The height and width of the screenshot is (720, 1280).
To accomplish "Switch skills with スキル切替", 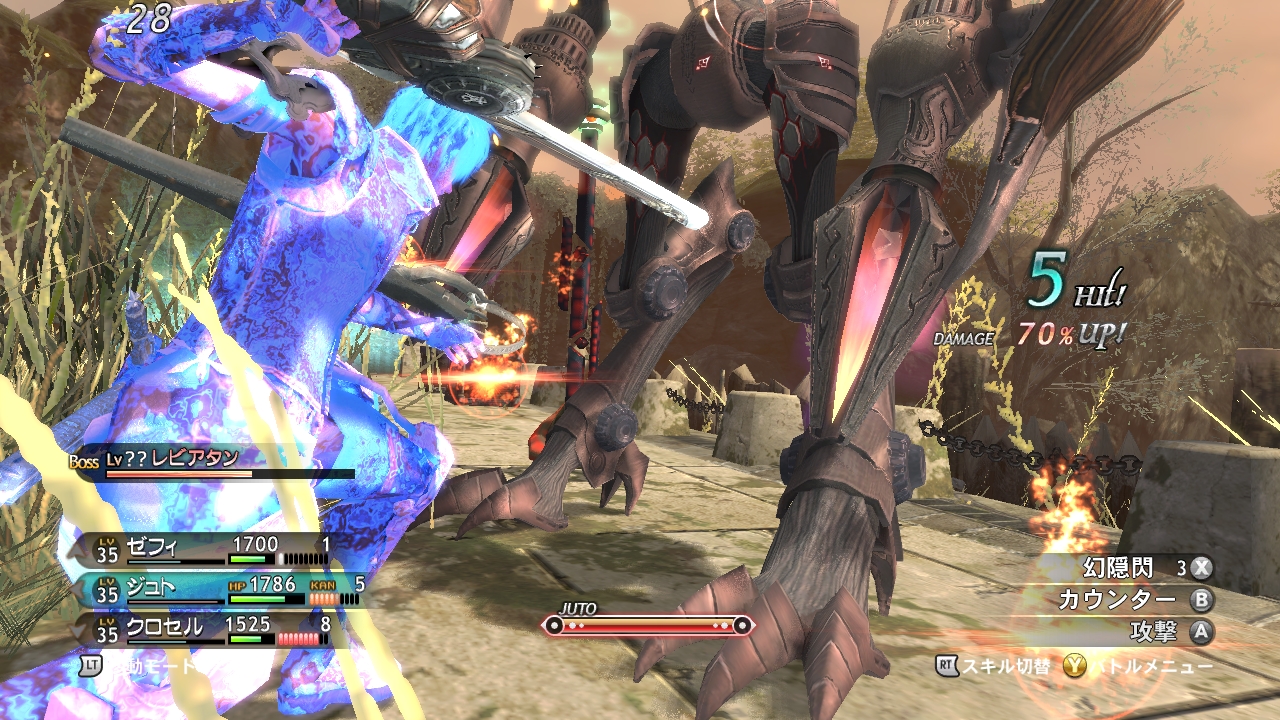I will [x=993, y=666].
